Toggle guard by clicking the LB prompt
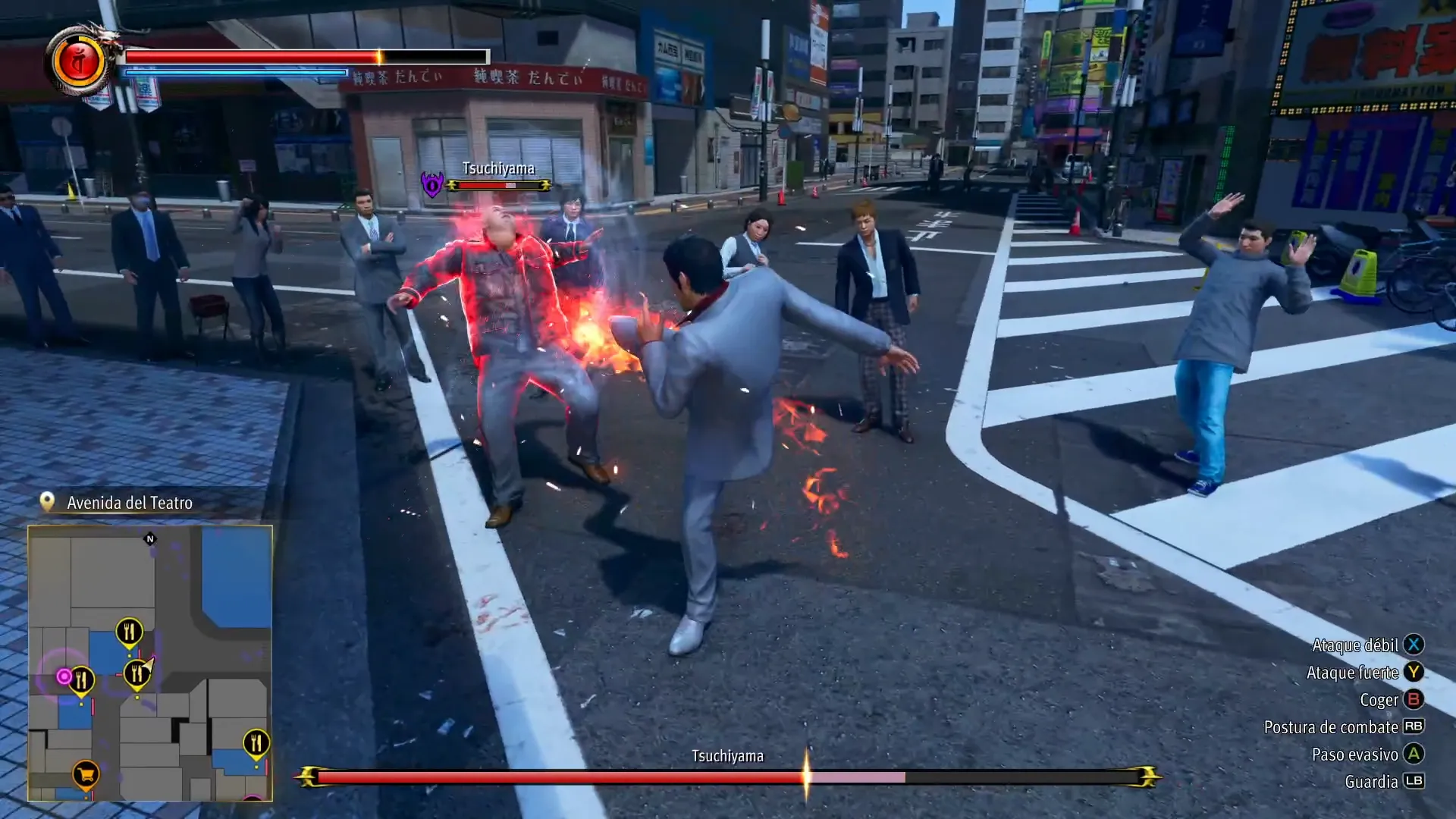Screen dimensions: 1456x819 (x=1415, y=781)
